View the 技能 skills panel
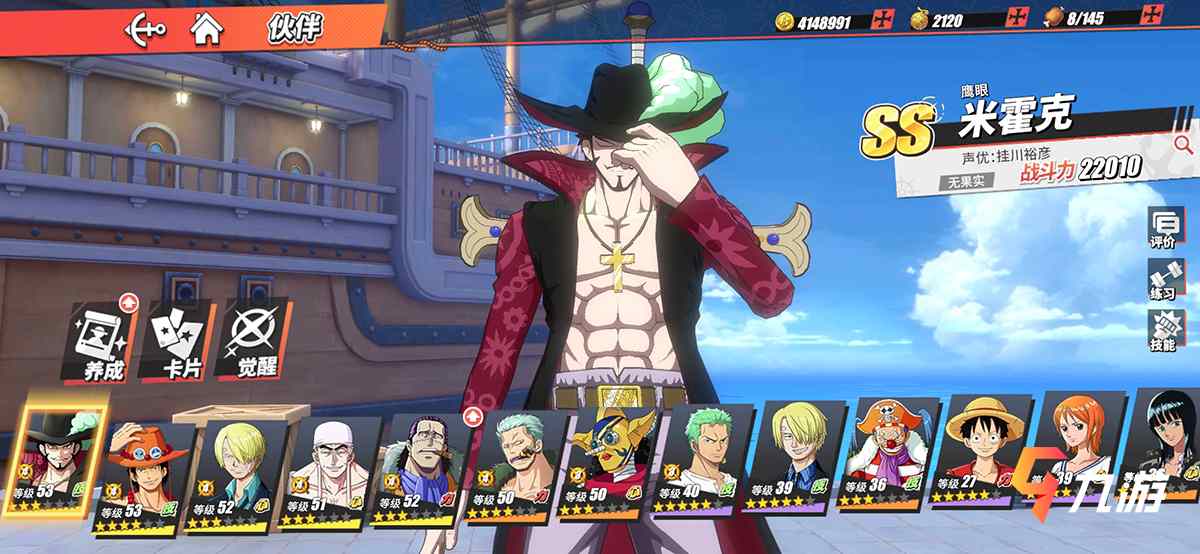Screen dimensions: 1200x554 [x=1165, y=330]
